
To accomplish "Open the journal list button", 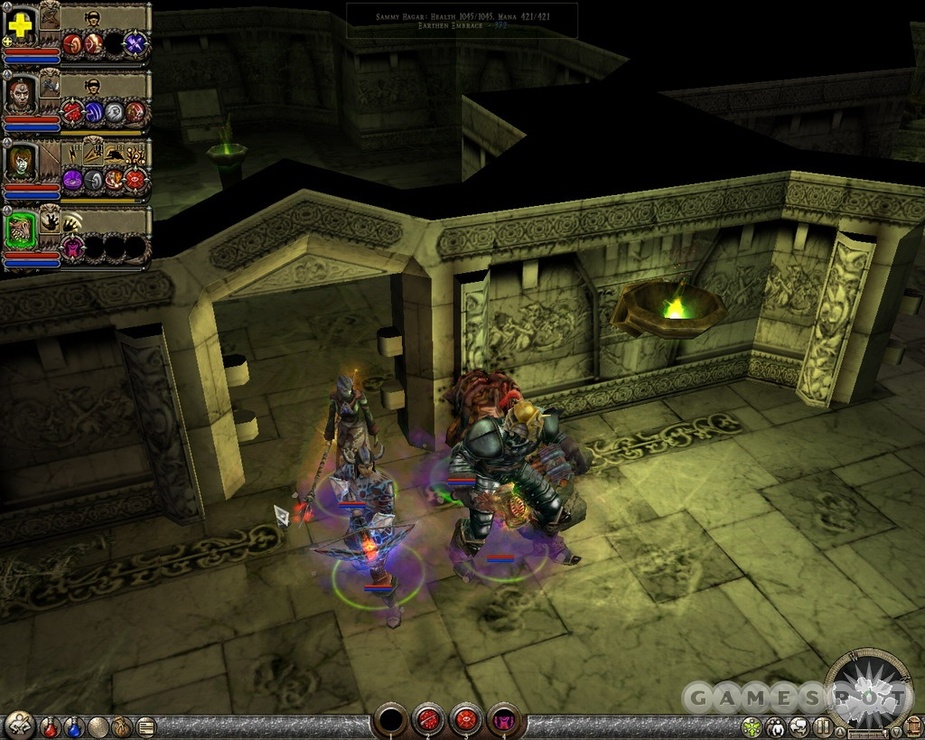I will [x=146, y=727].
